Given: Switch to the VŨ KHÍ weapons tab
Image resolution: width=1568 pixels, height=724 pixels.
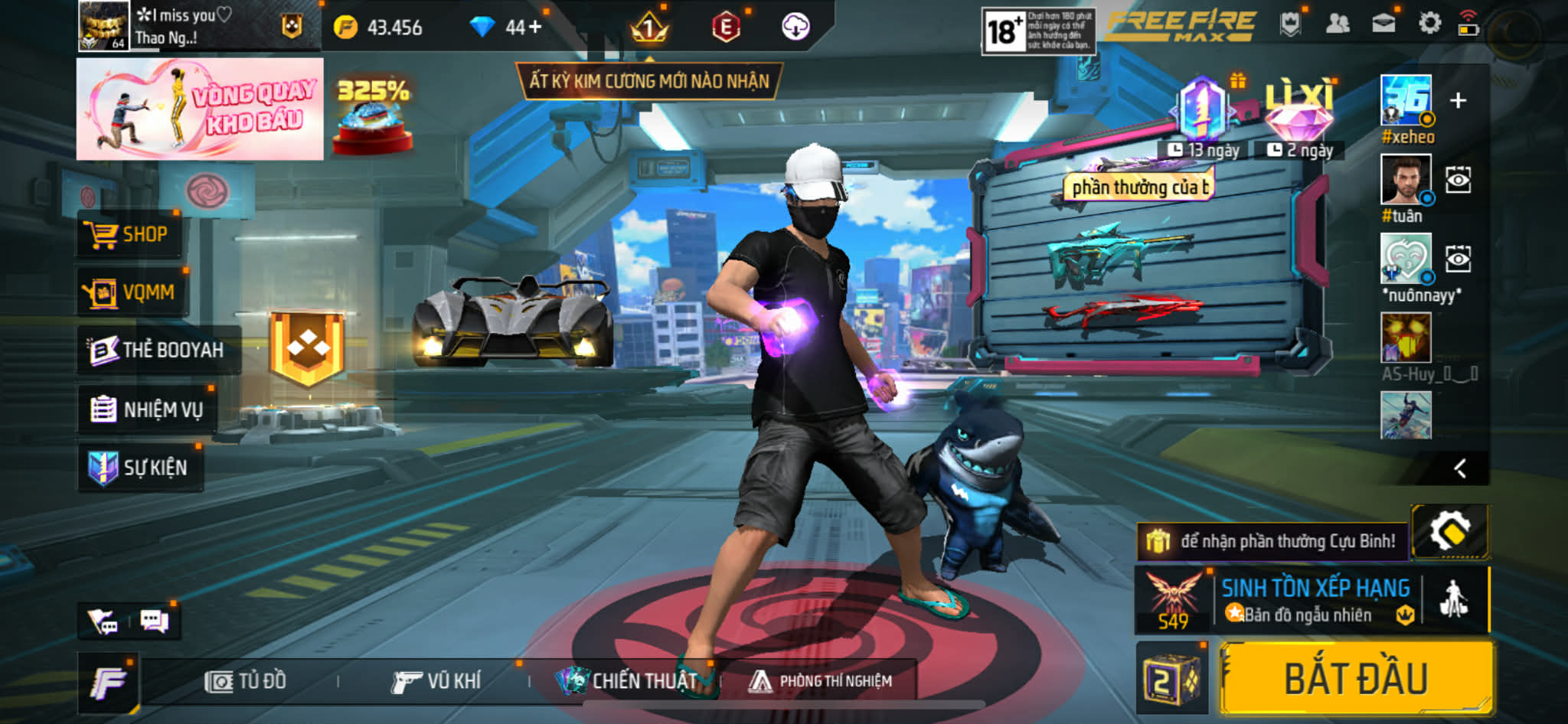Looking at the screenshot, I should 436,681.
